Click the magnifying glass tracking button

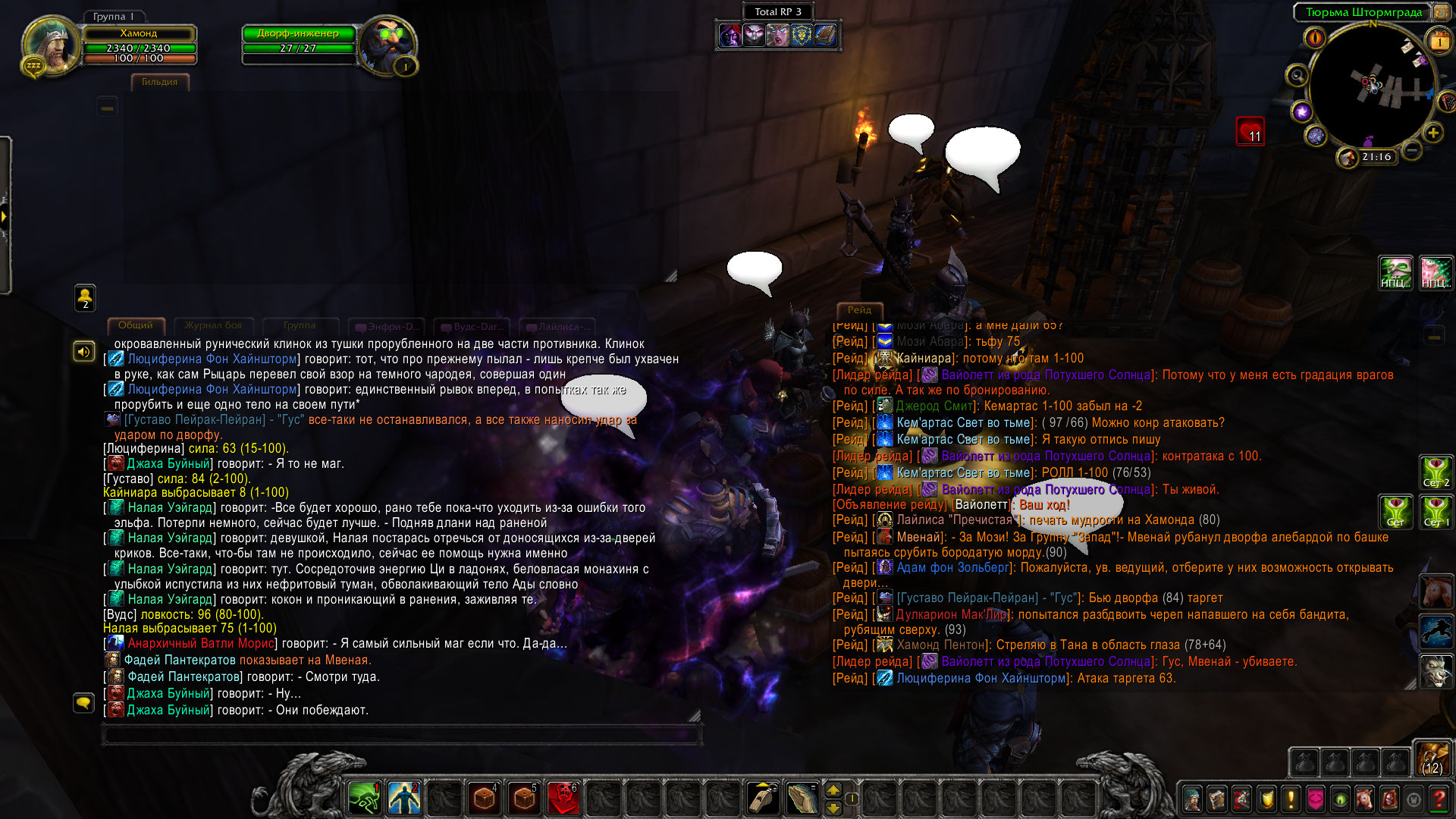click(x=1297, y=76)
